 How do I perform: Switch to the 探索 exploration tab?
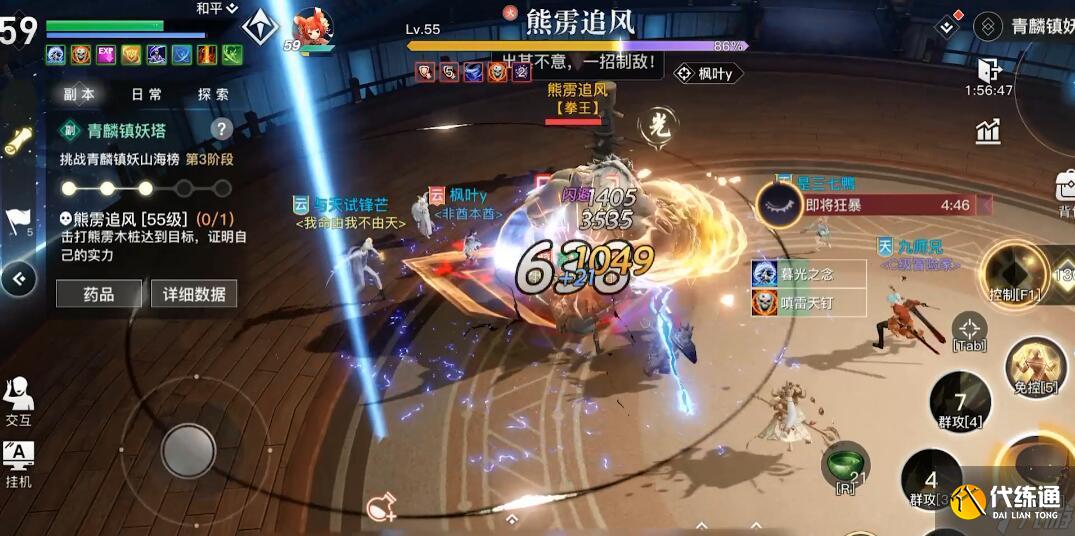click(x=213, y=95)
